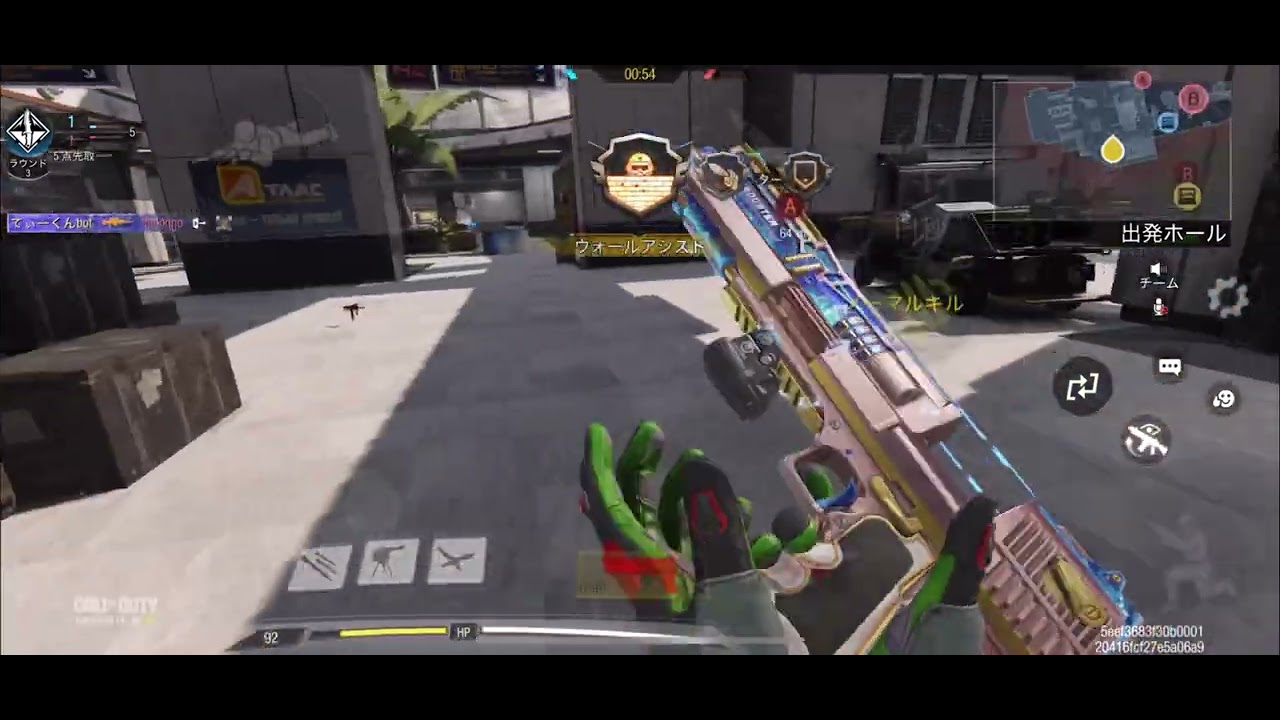
Task: Toggle the muted microphone icon
Action: coord(1160,308)
